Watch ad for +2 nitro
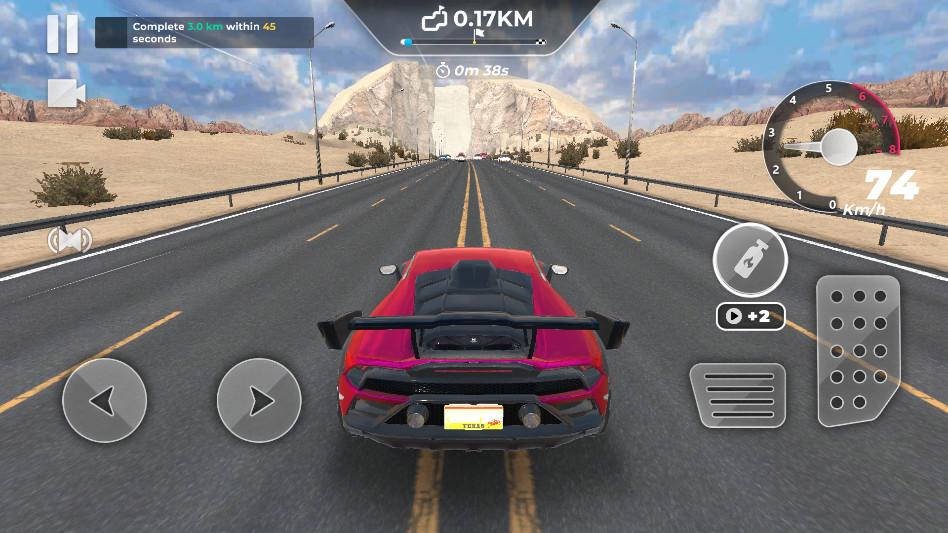948x533 pixels. [x=750, y=317]
